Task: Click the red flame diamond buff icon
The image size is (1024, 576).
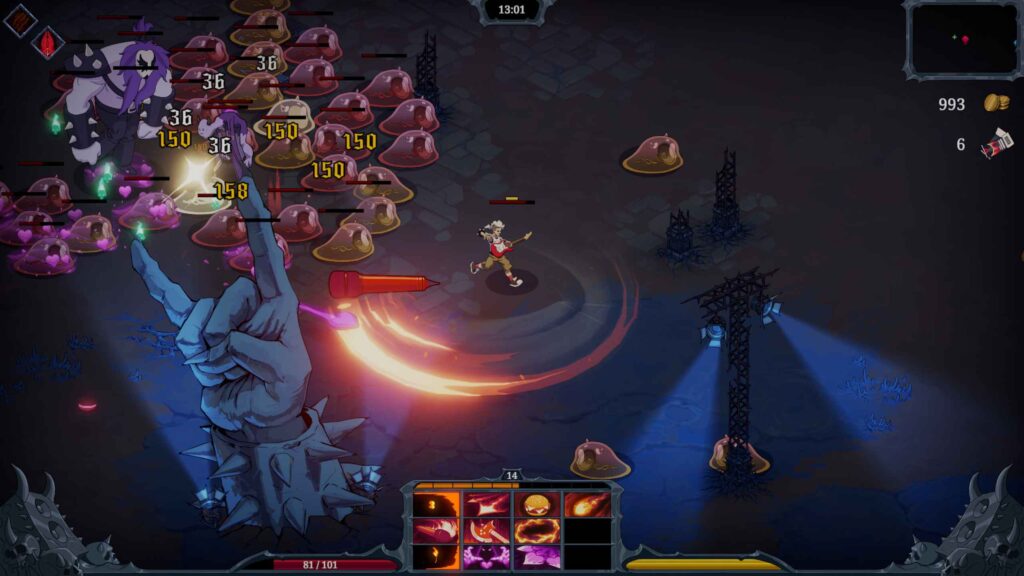Action: coord(47,42)
